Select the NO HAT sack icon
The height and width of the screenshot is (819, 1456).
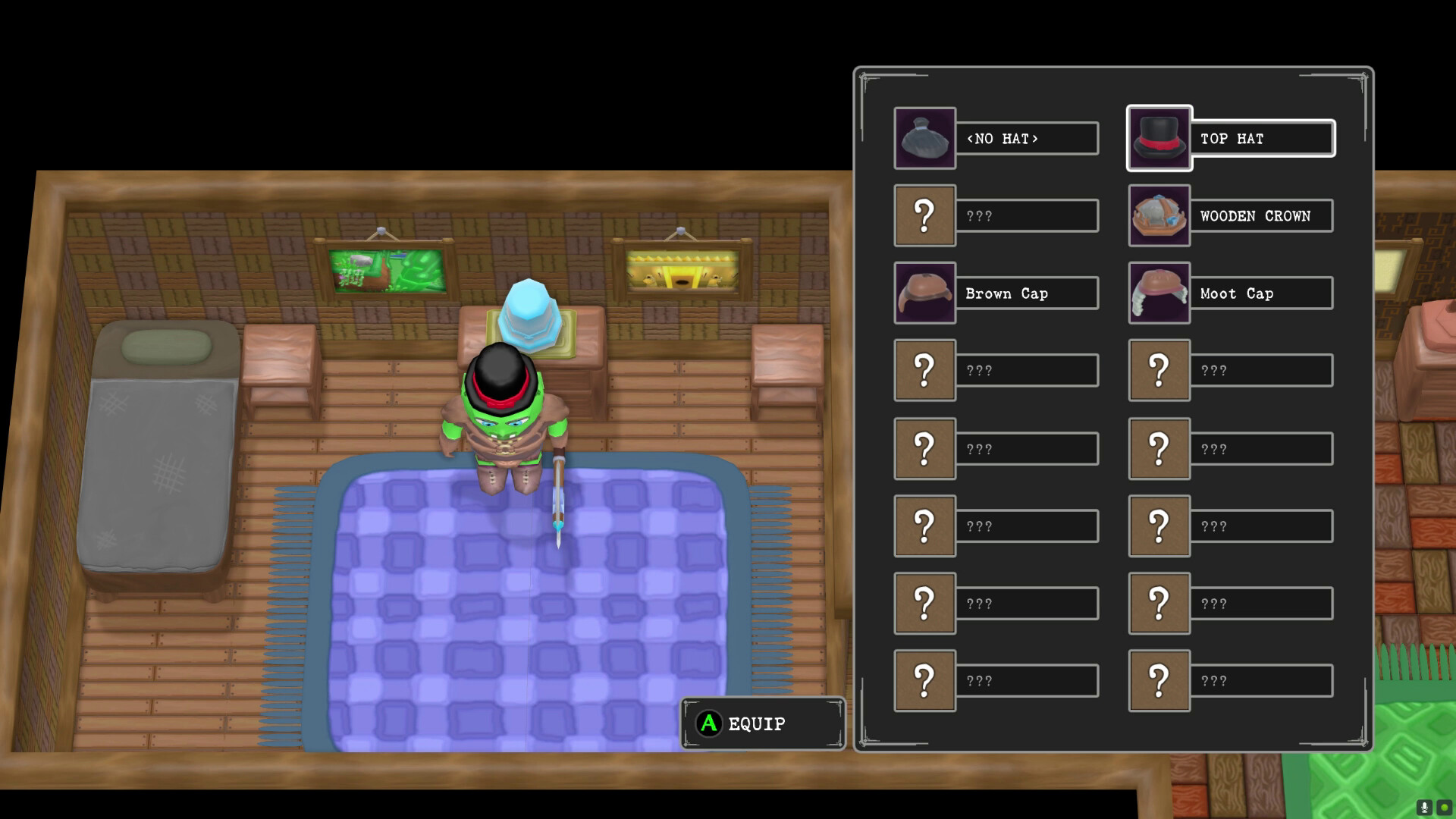point(924,138)
